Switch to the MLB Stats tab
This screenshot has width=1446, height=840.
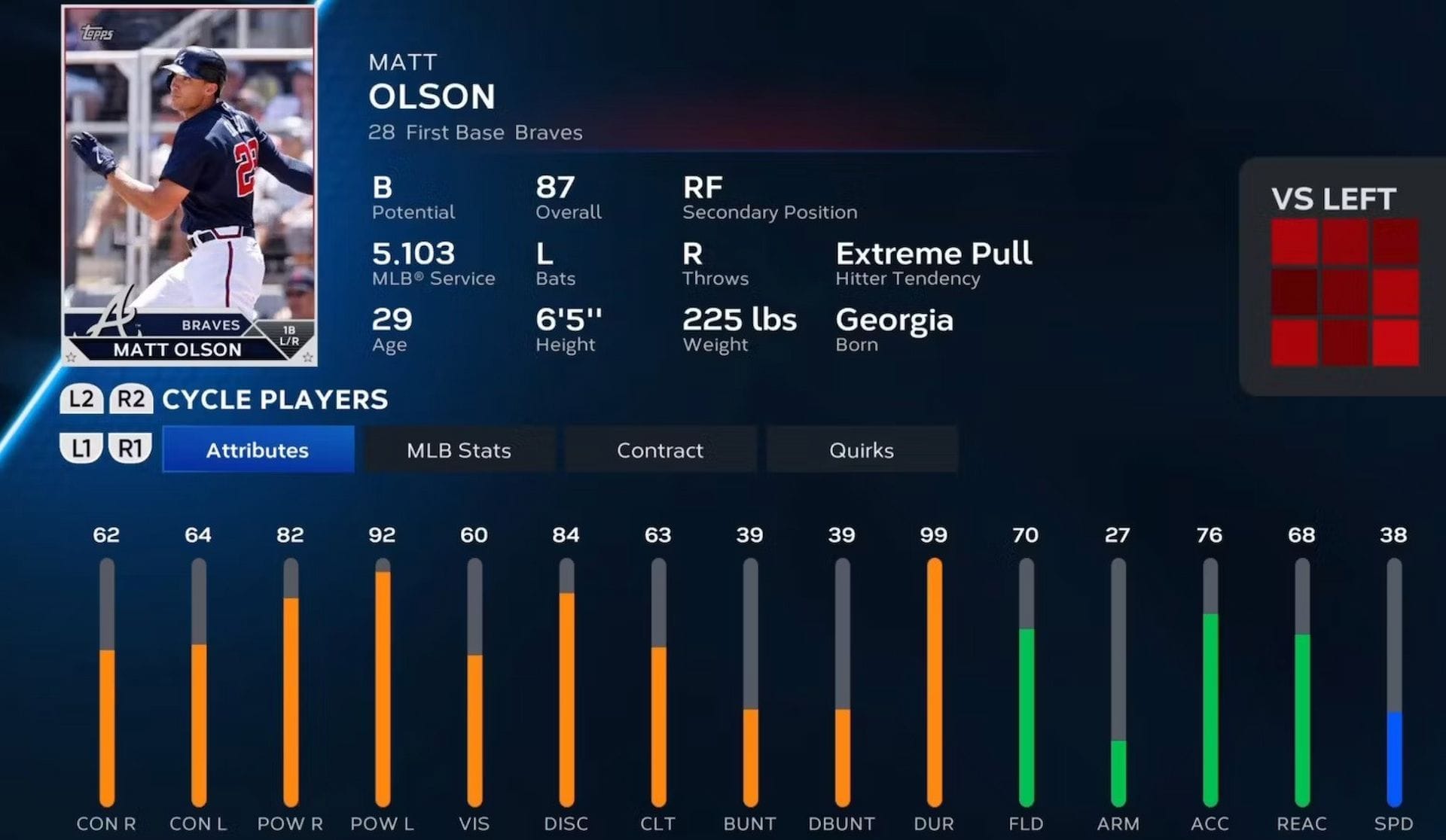coord(459,449)
